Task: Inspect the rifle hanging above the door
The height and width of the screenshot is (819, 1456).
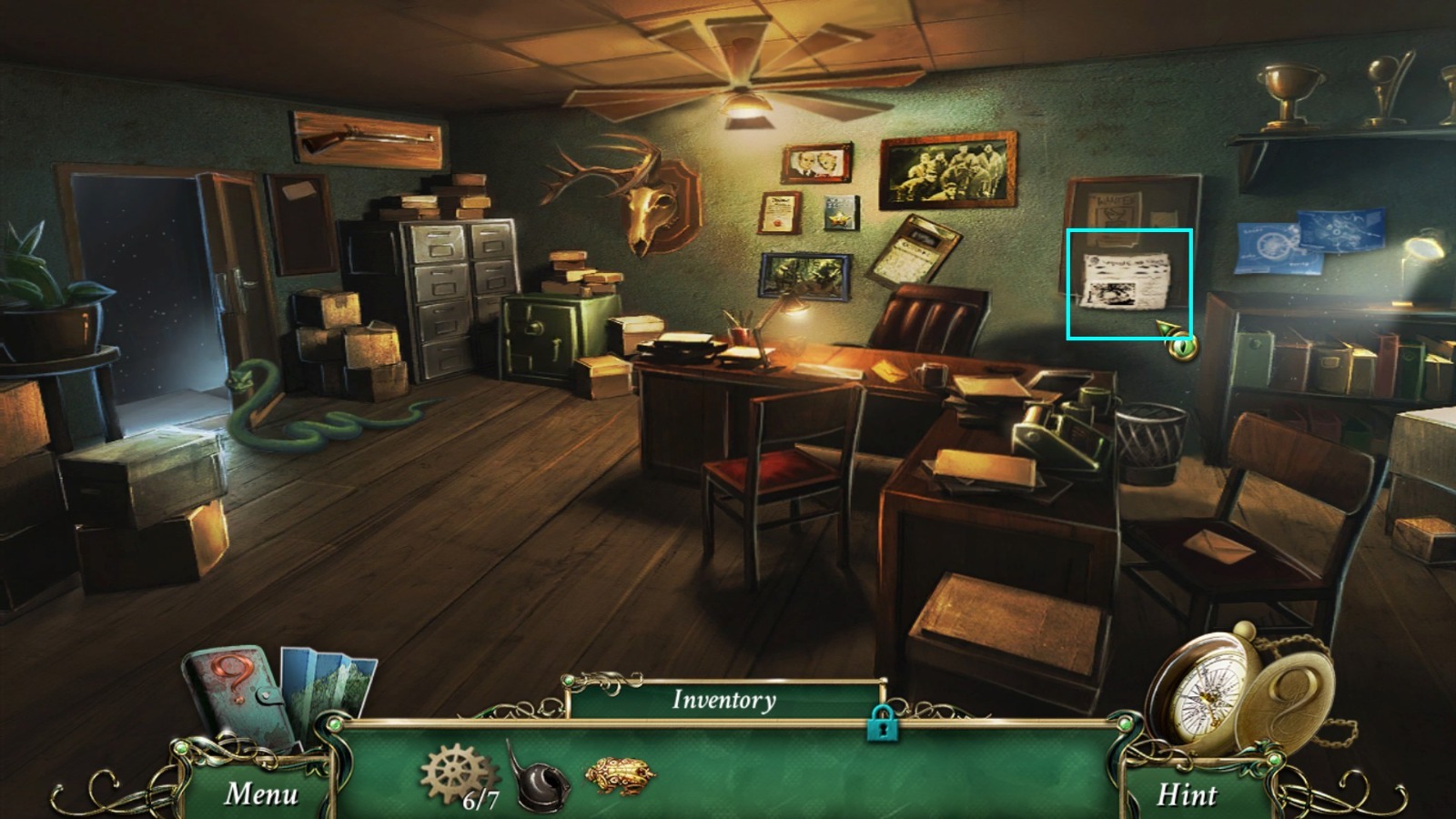Action: click(364, 136)
